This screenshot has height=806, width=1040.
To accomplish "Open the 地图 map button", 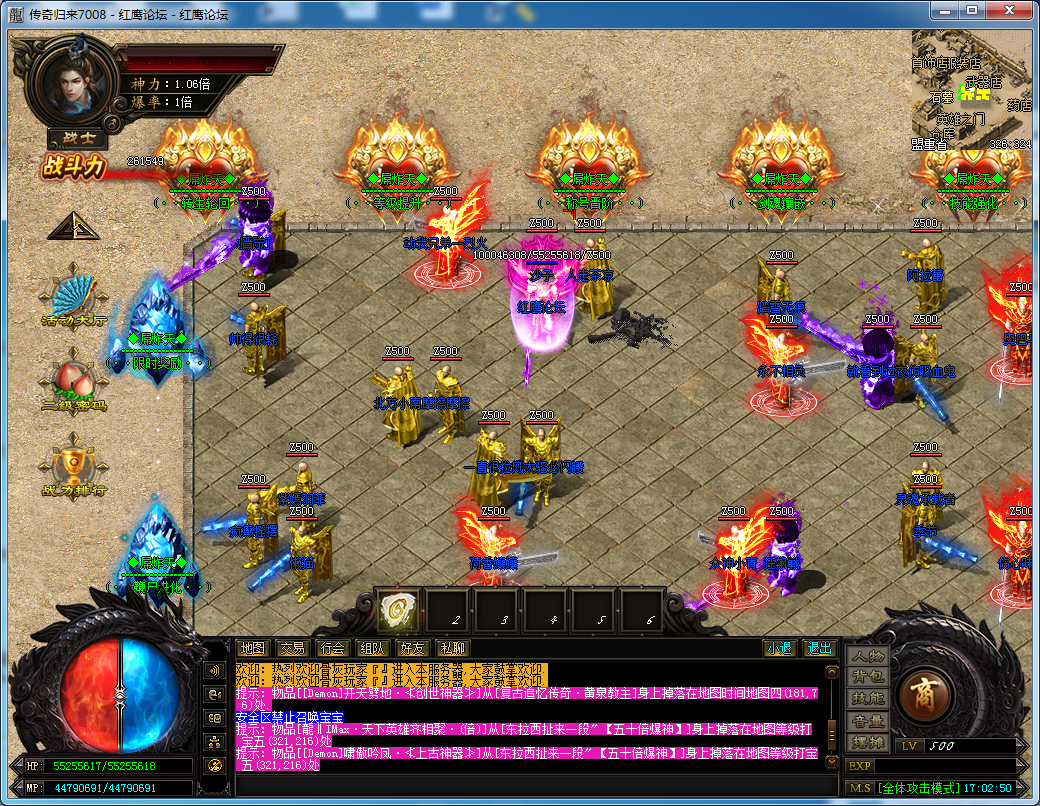I will [253, 648].
